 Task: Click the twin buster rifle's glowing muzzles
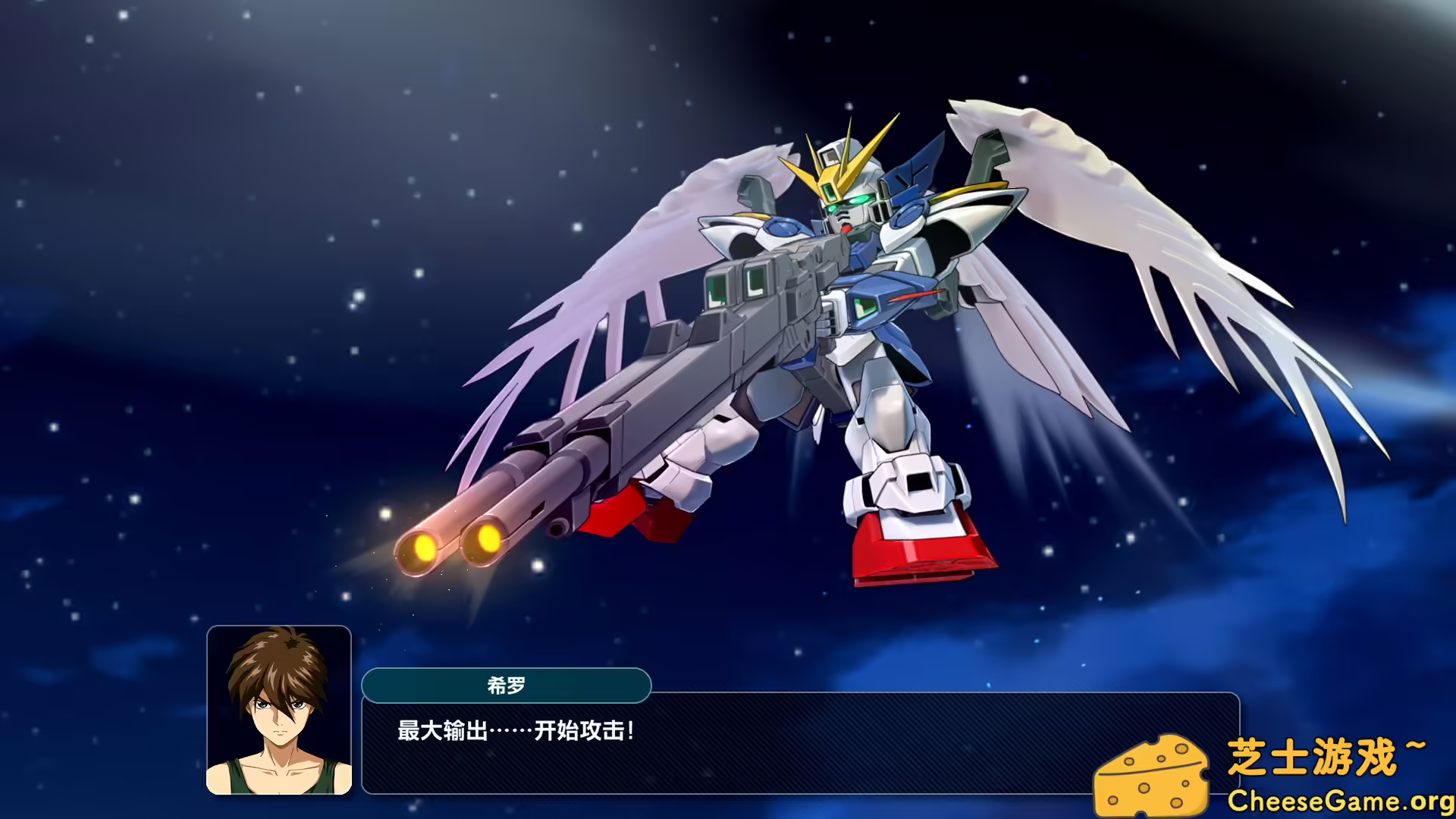tap(455, 546)
